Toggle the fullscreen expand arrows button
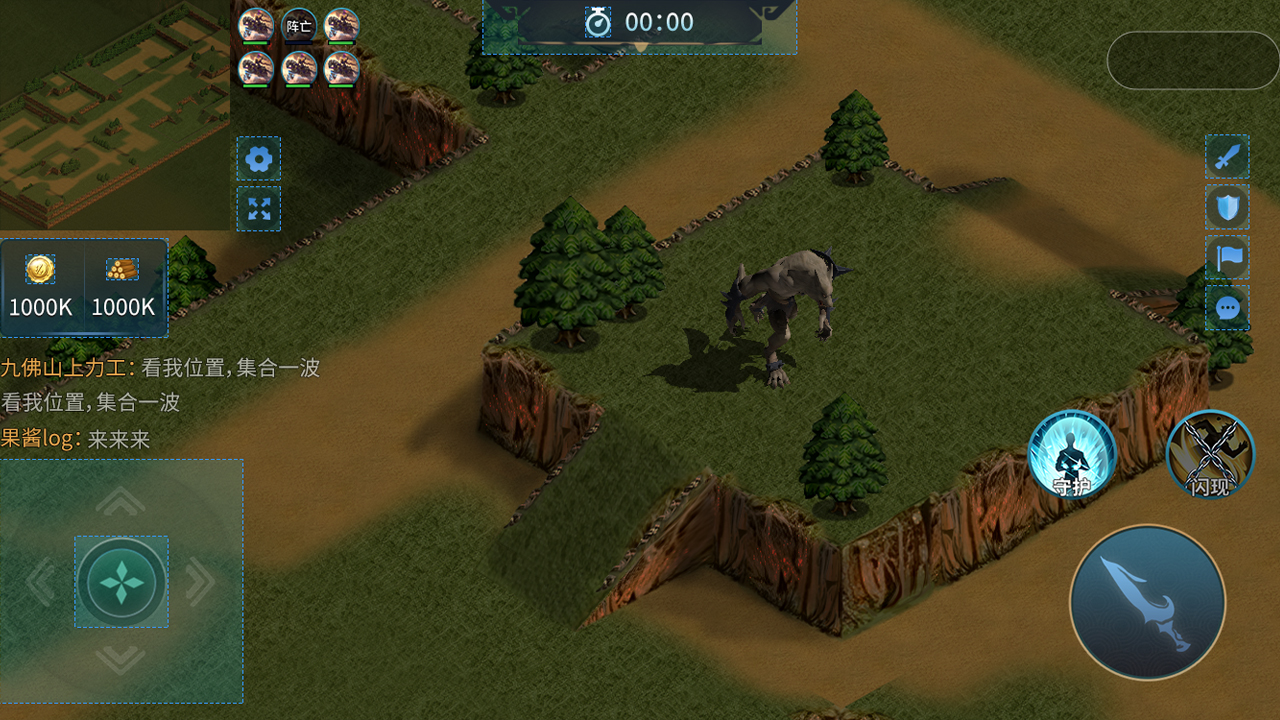Screen dimensions: 1280x720 [259, 209]
